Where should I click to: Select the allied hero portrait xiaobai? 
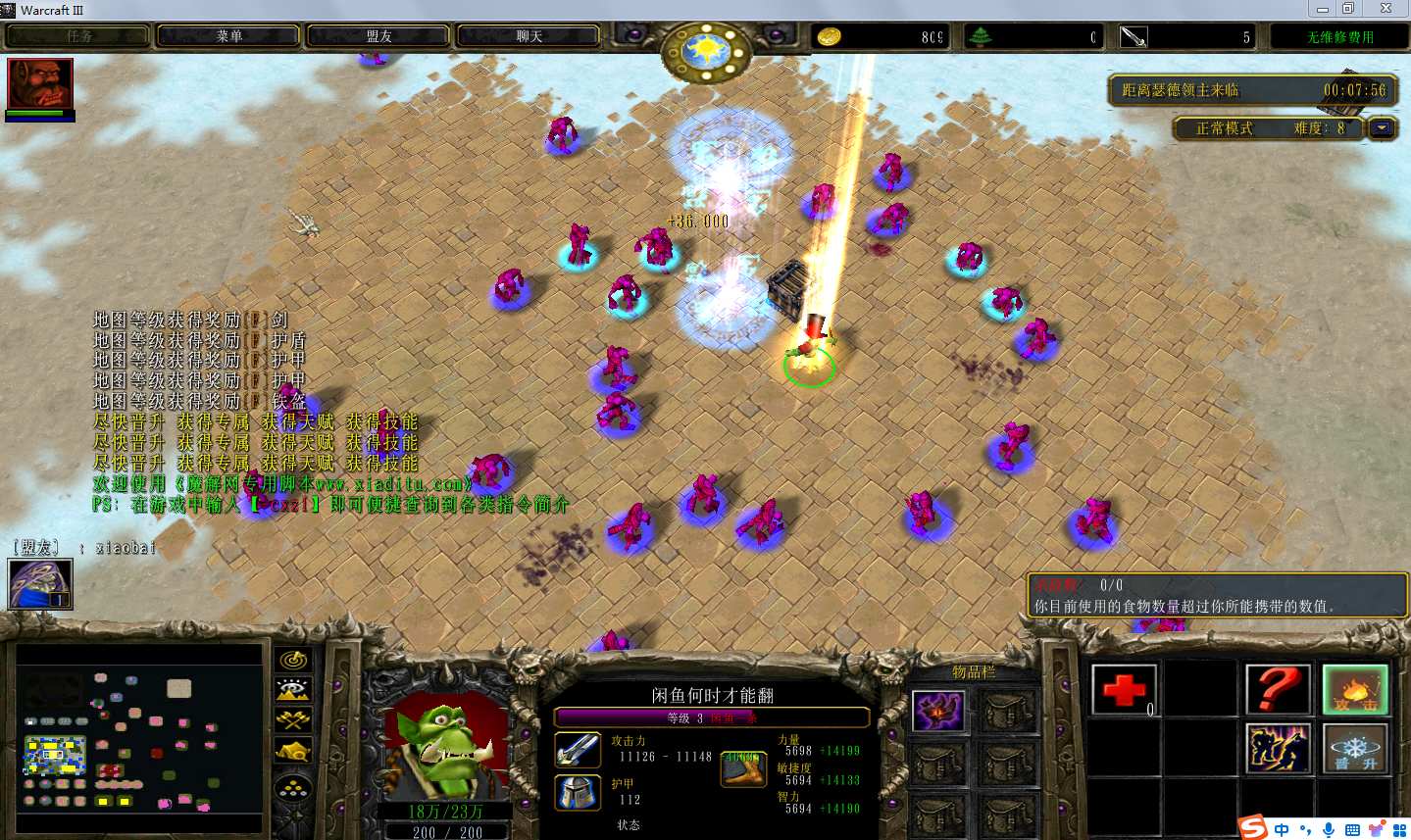tap(40, 584)
